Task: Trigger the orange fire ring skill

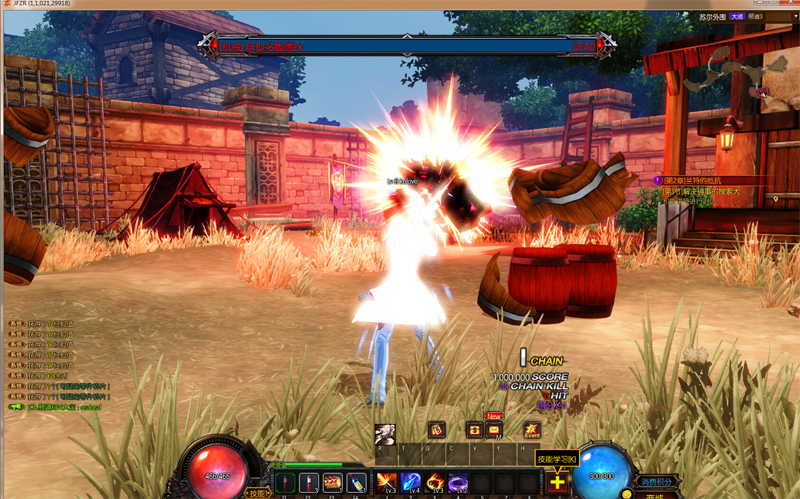Action: pyautogui.click(x=435, y=483)
